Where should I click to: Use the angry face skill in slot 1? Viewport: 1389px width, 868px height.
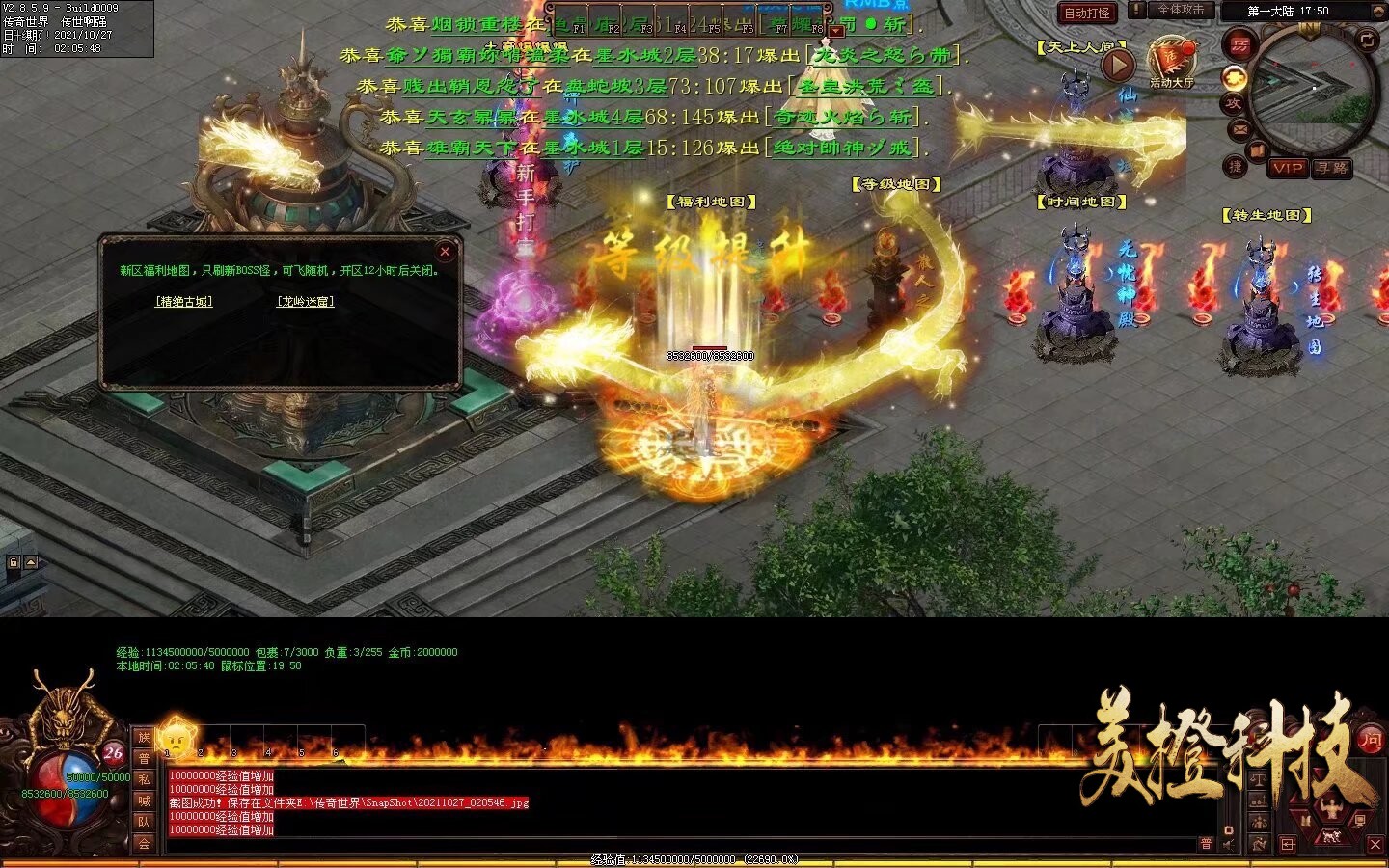[x=178, y=739]
